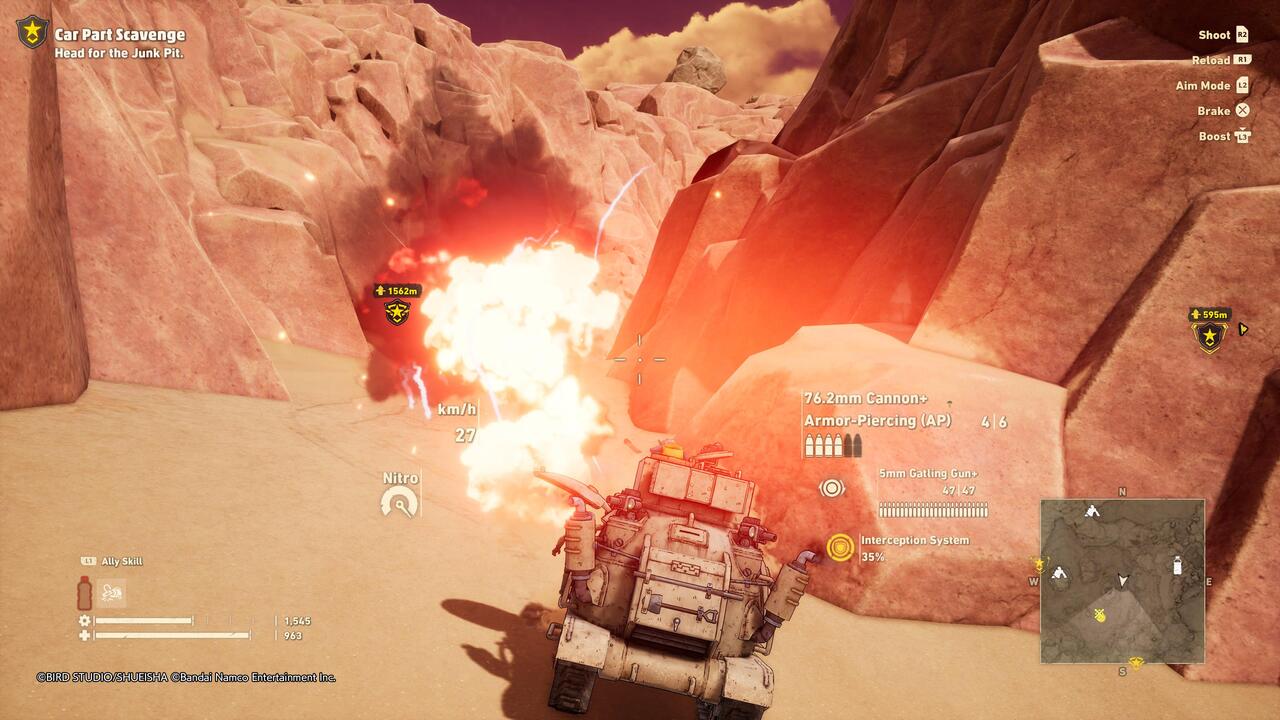The height and width of the screenshot is (720, 1280).
Task: Select the yellow marker inside the minimap
Action: (x=1100, y=615)
